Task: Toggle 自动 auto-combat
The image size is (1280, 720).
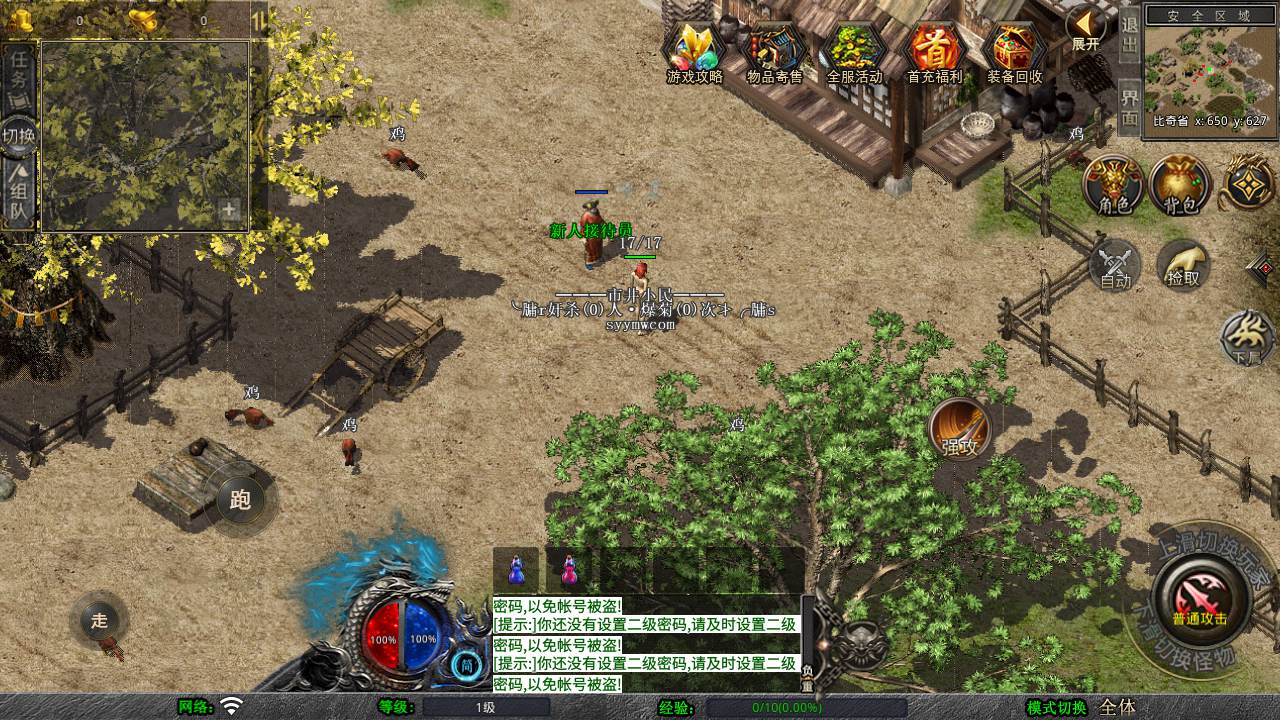Action: click(x=1115, y=265)
